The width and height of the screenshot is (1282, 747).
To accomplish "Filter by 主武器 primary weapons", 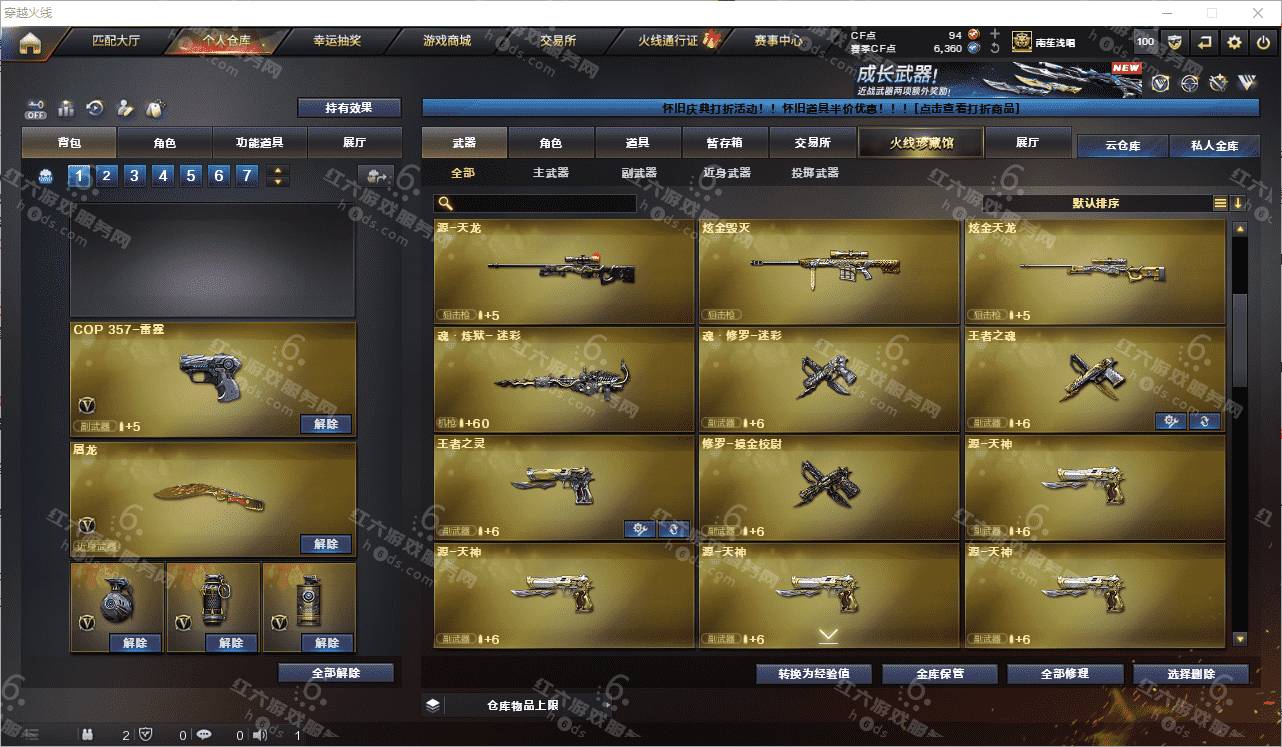I will (x=550, y=173).
